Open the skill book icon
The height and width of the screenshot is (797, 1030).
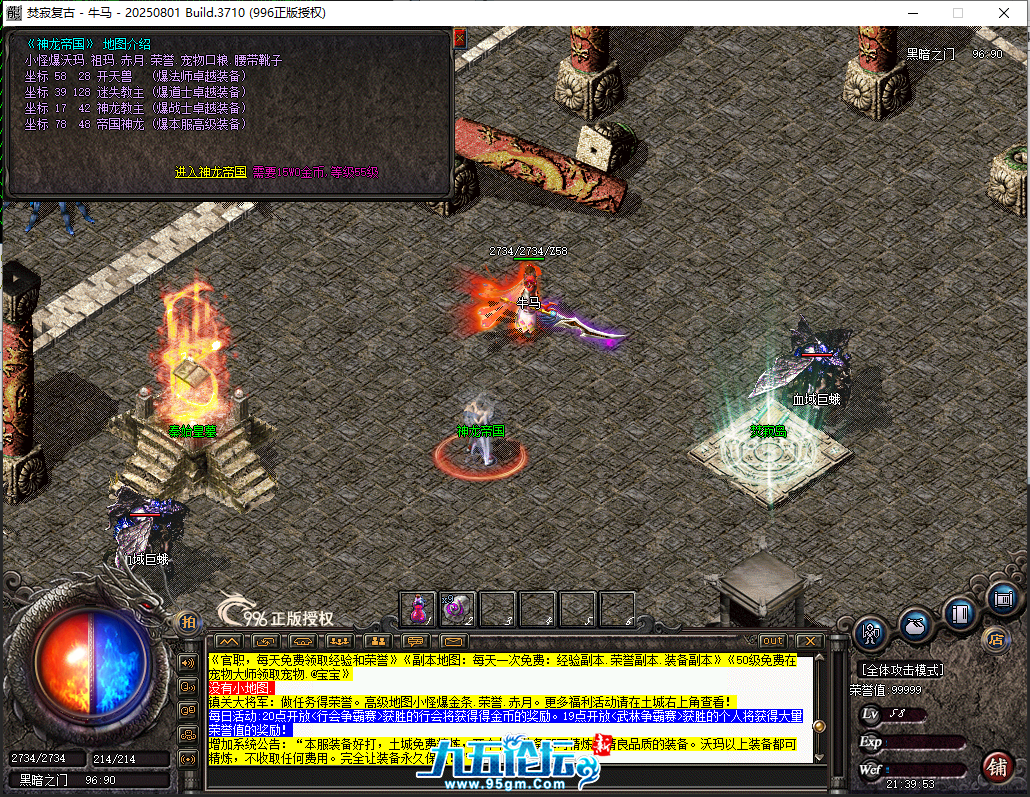[x=960, y=612]
